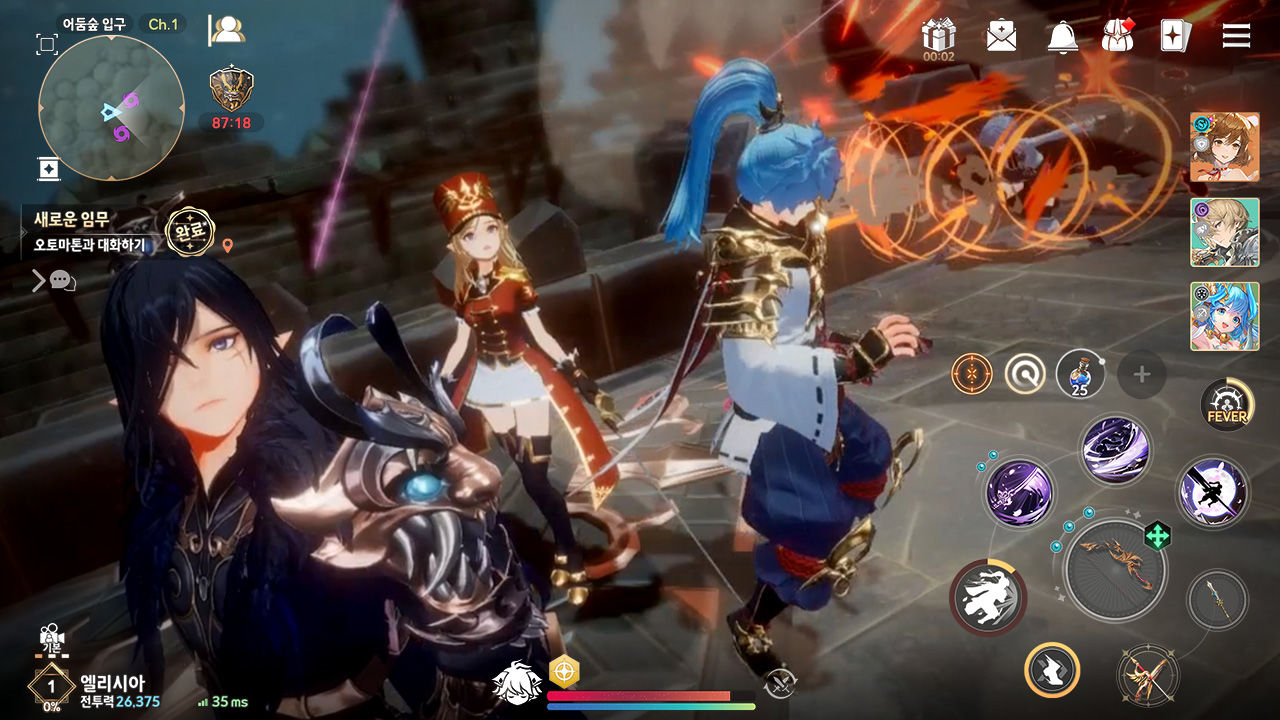Open the circular minimap
Screen dimensions: 1280x720
click(x=111, y=108)
